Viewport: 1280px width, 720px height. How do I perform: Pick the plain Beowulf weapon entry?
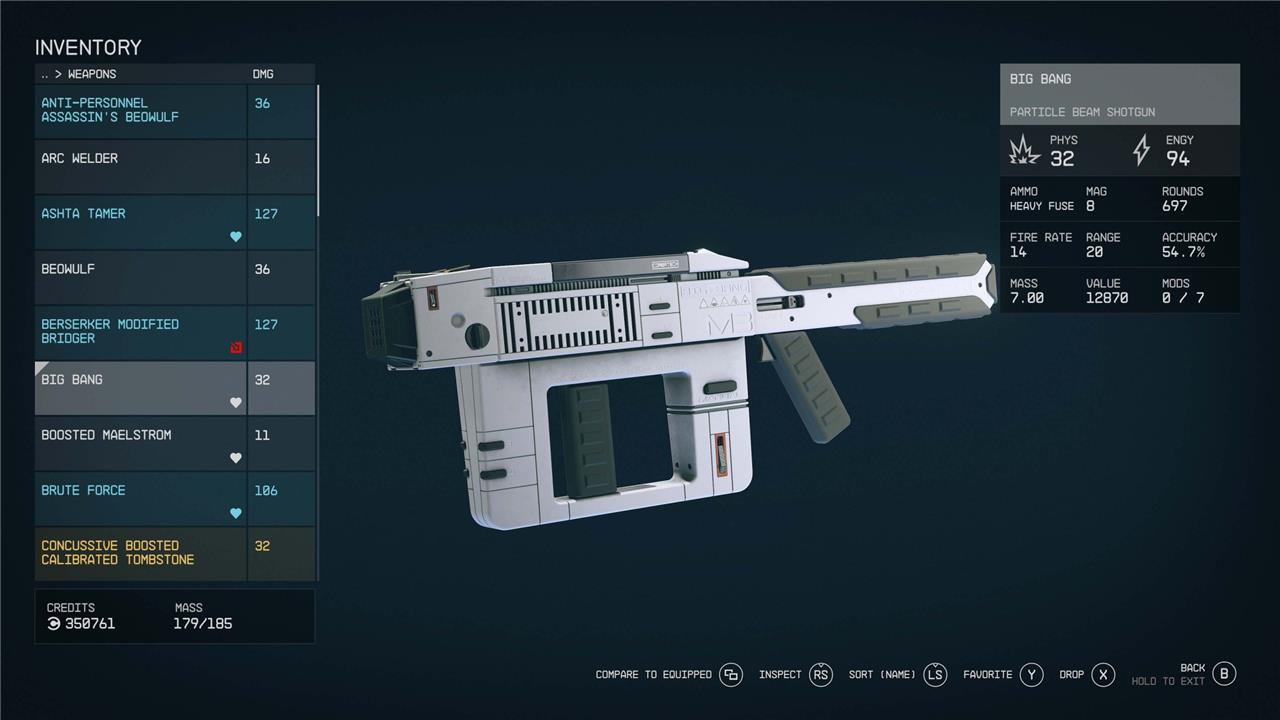[x=140, y=277]
